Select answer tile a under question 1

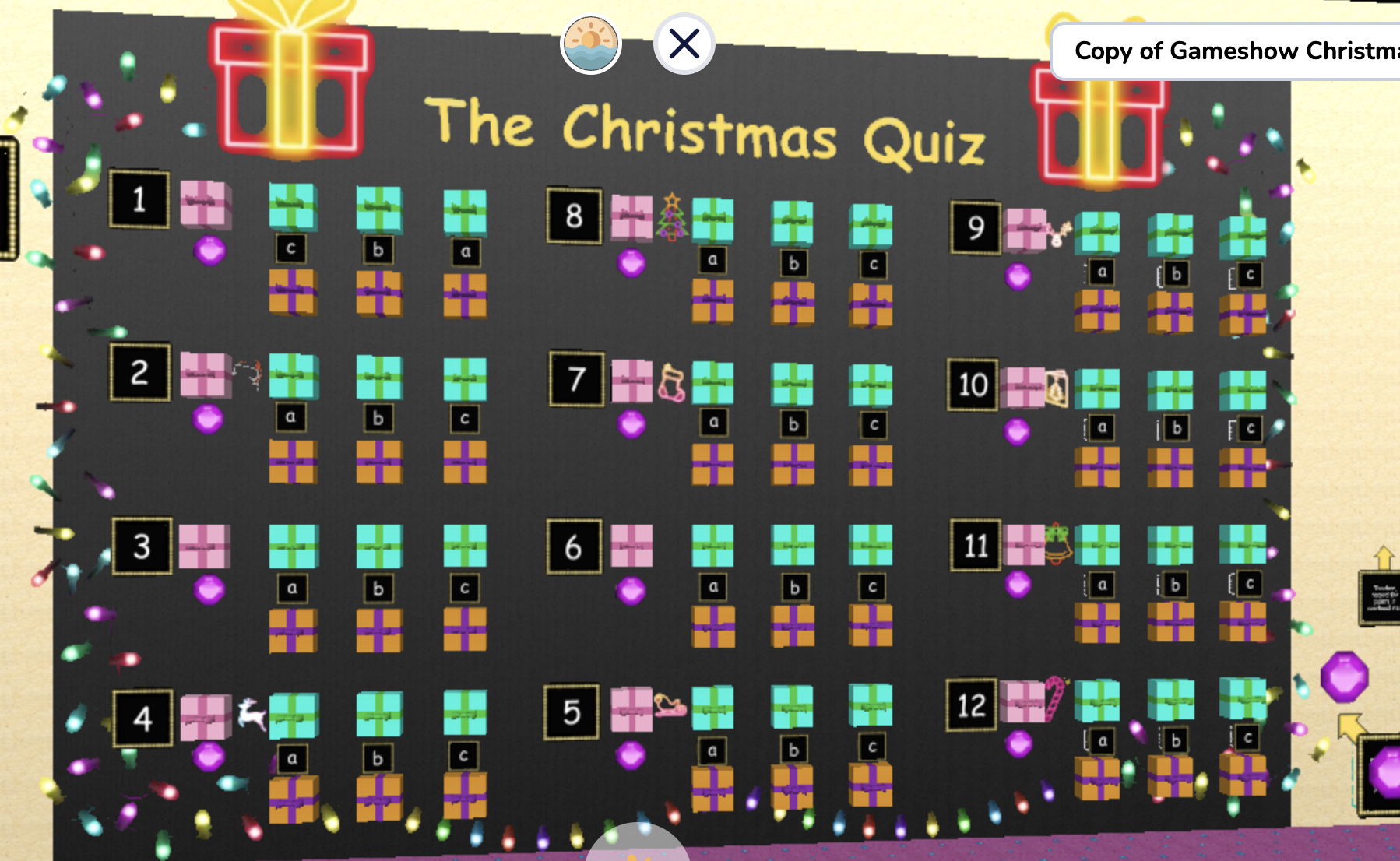466,253
